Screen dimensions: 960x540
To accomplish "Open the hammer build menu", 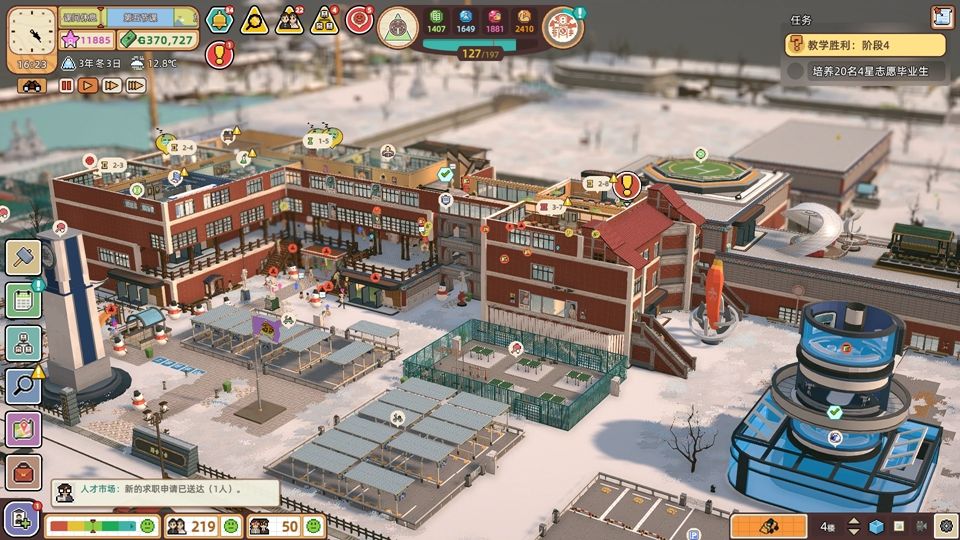I will coord(23,257).
